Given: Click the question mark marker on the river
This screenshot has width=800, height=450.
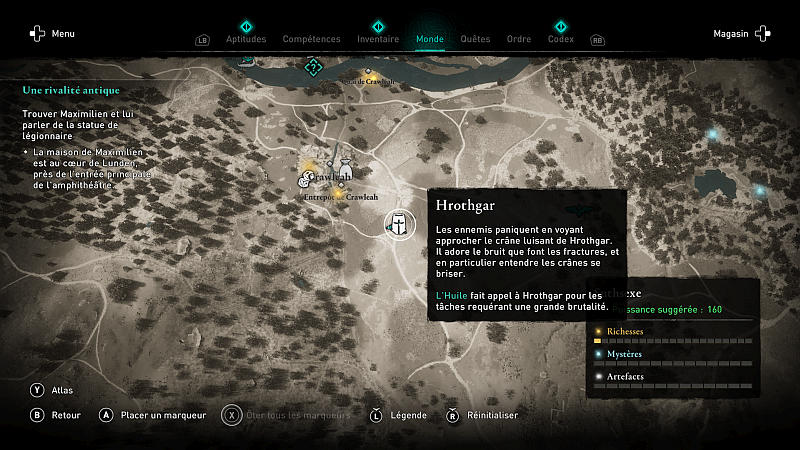Looking at the screenshot, I should pyautogui.click(x=313, y=67).
